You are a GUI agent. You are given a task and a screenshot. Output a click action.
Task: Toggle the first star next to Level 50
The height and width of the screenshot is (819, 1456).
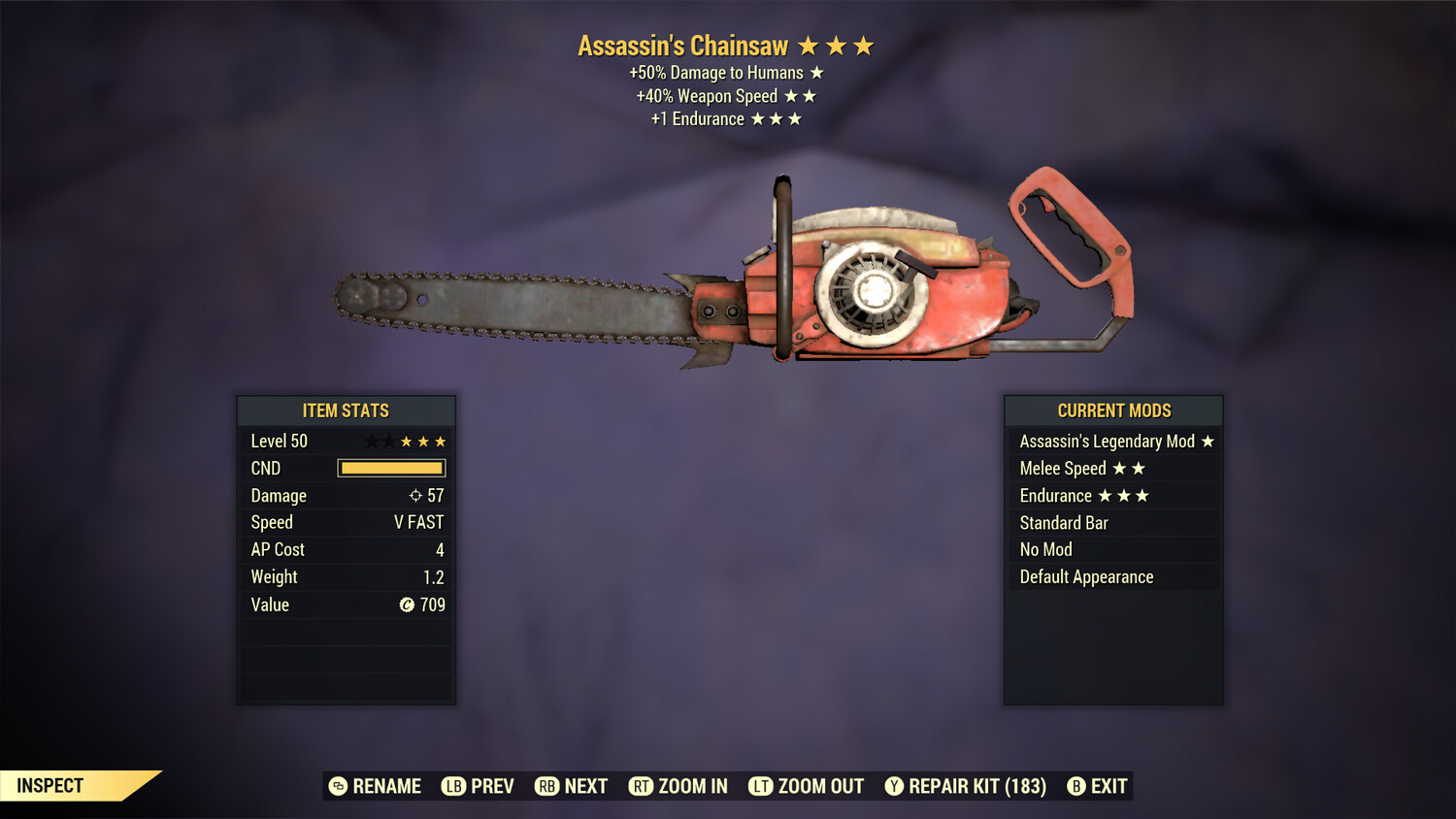click(x=372, y=441)
